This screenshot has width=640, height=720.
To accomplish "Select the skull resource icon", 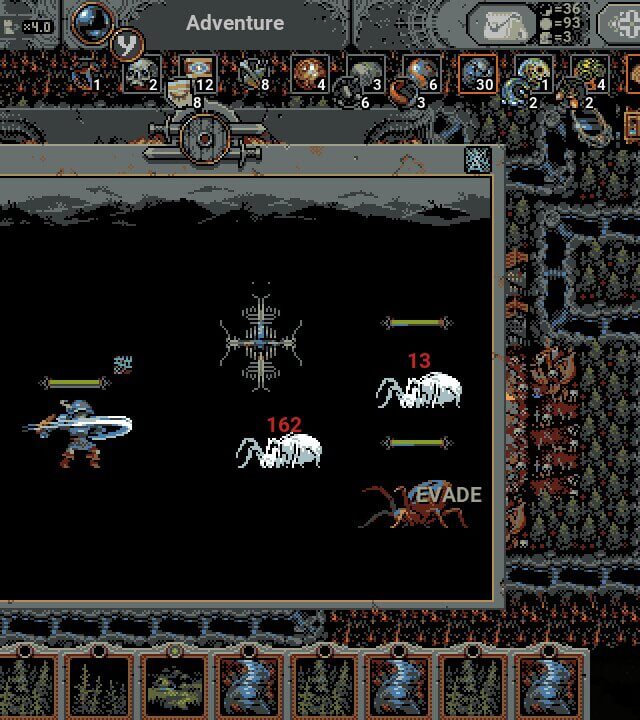I will click(x=141, y=73).
